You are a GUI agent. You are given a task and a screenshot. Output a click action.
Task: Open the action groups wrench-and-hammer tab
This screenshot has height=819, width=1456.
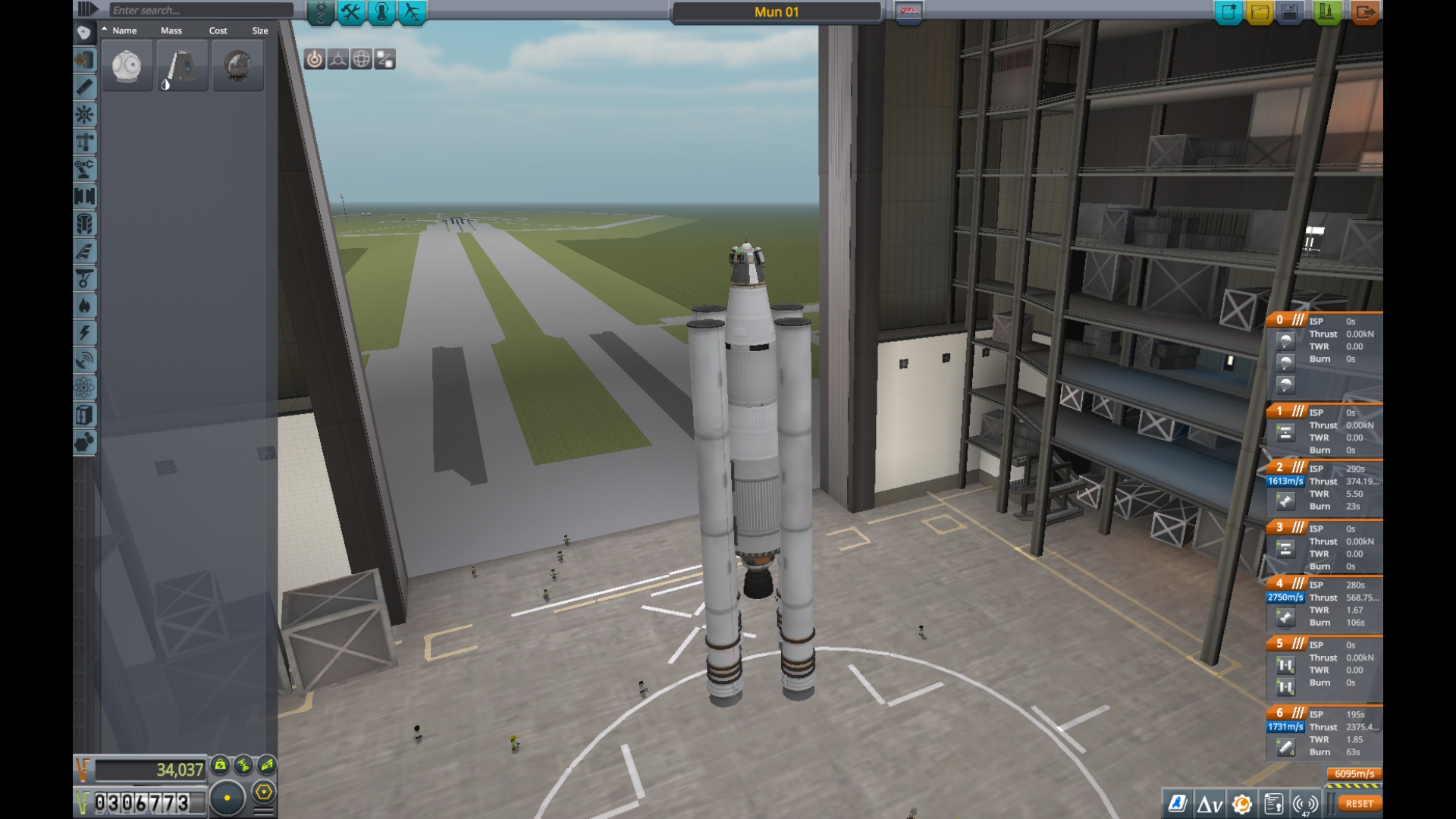351,12
